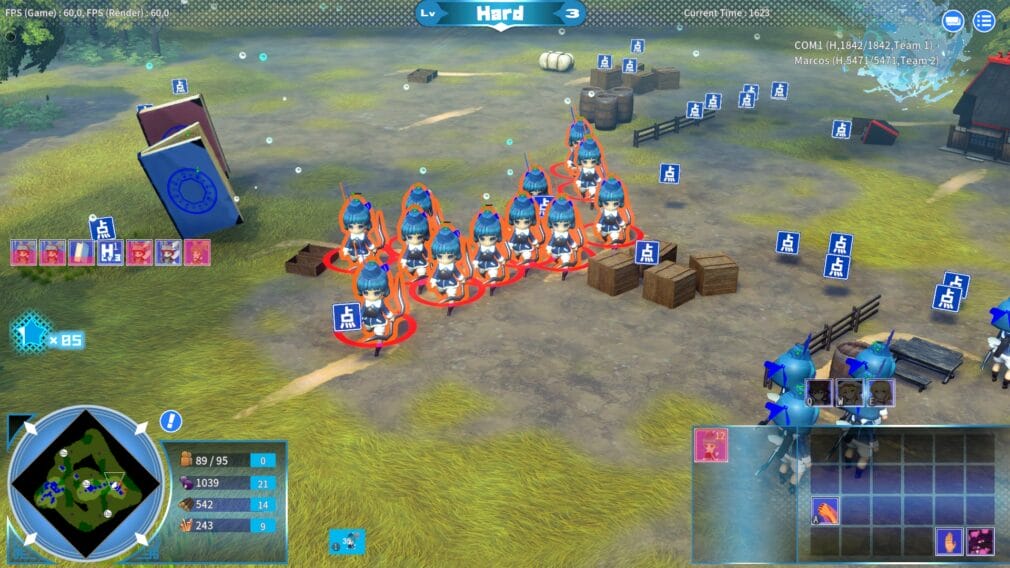Select the H3 control group icon

[110, 253]
